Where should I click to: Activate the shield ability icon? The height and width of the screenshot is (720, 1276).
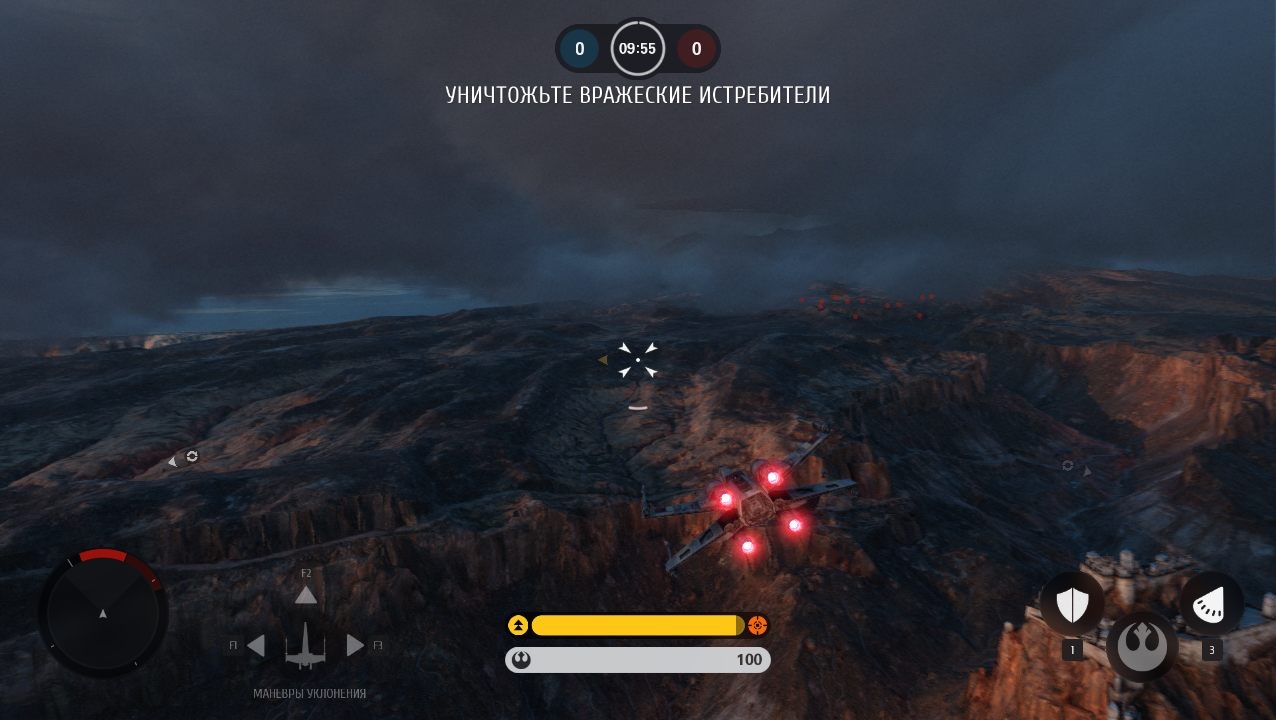[x=1072, y=604]
